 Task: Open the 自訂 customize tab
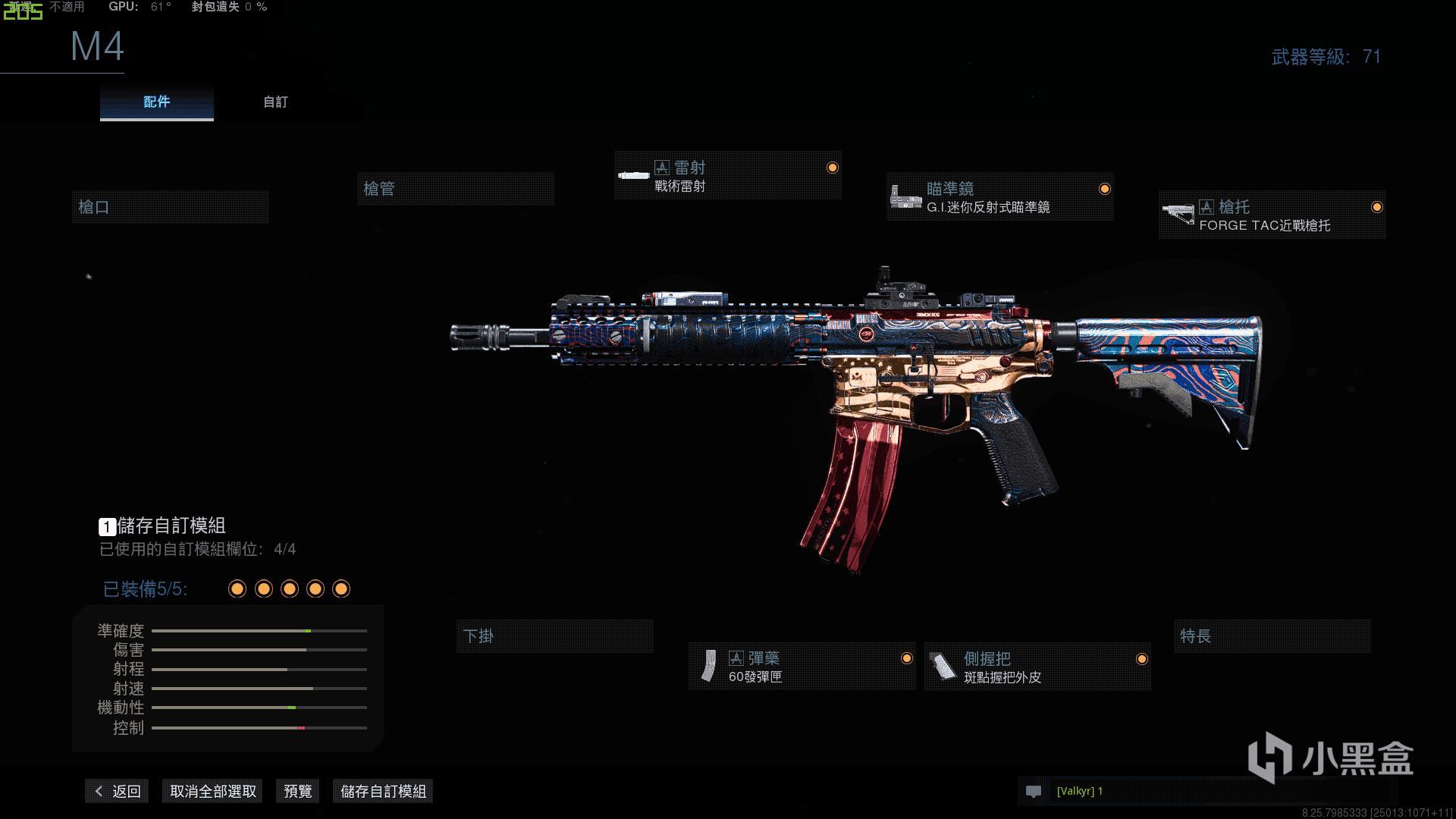coord(275,102)
